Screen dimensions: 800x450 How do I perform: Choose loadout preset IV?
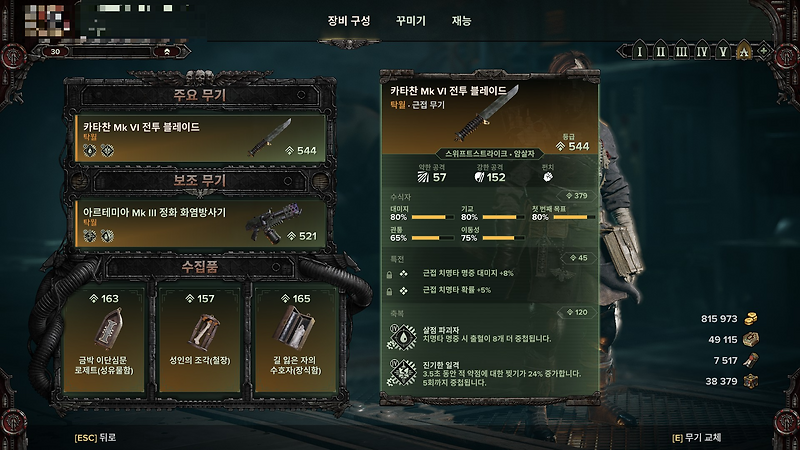point(701,51)
